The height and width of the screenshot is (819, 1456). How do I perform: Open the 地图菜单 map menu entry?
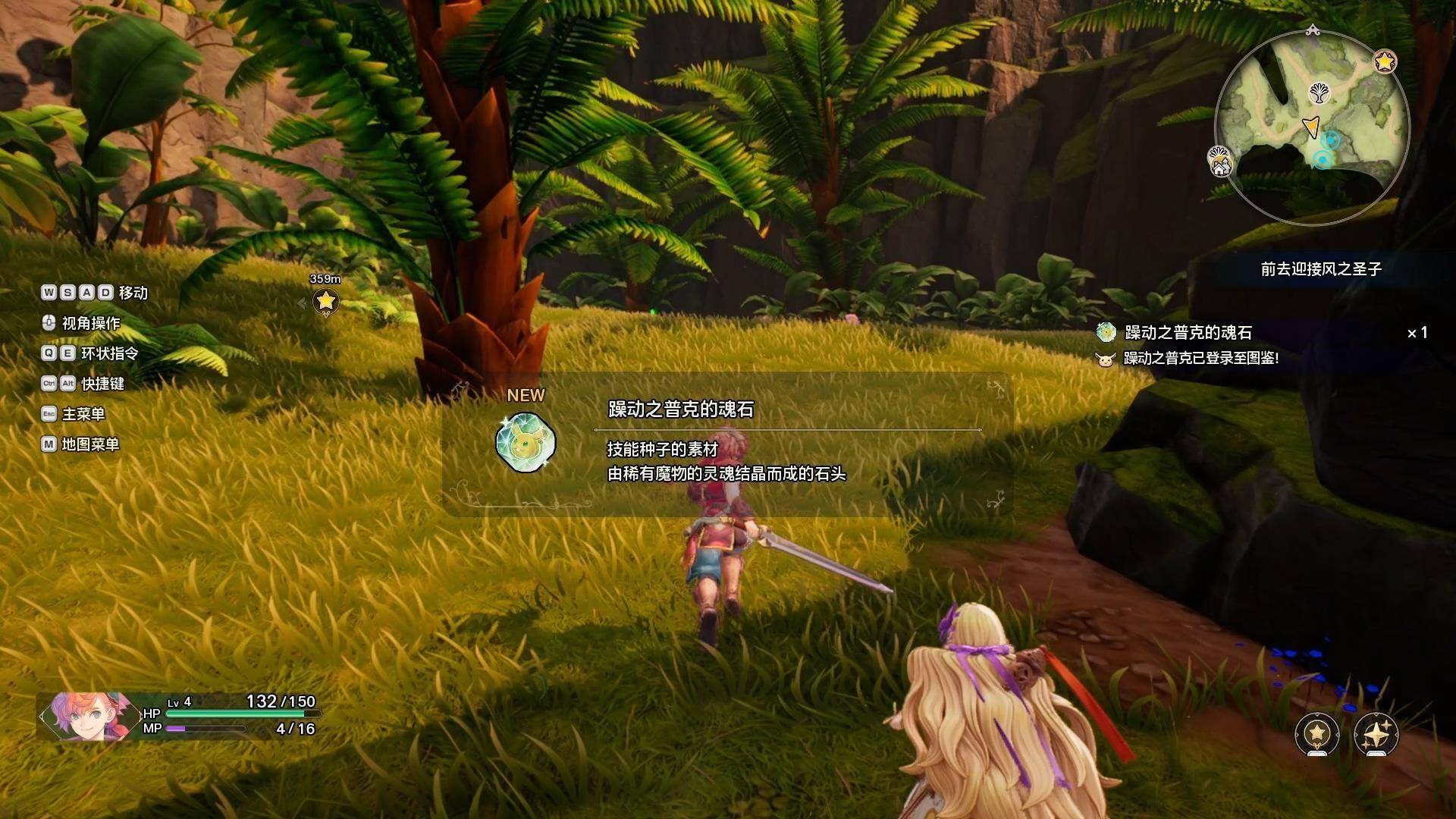click(x=89, y=444)
